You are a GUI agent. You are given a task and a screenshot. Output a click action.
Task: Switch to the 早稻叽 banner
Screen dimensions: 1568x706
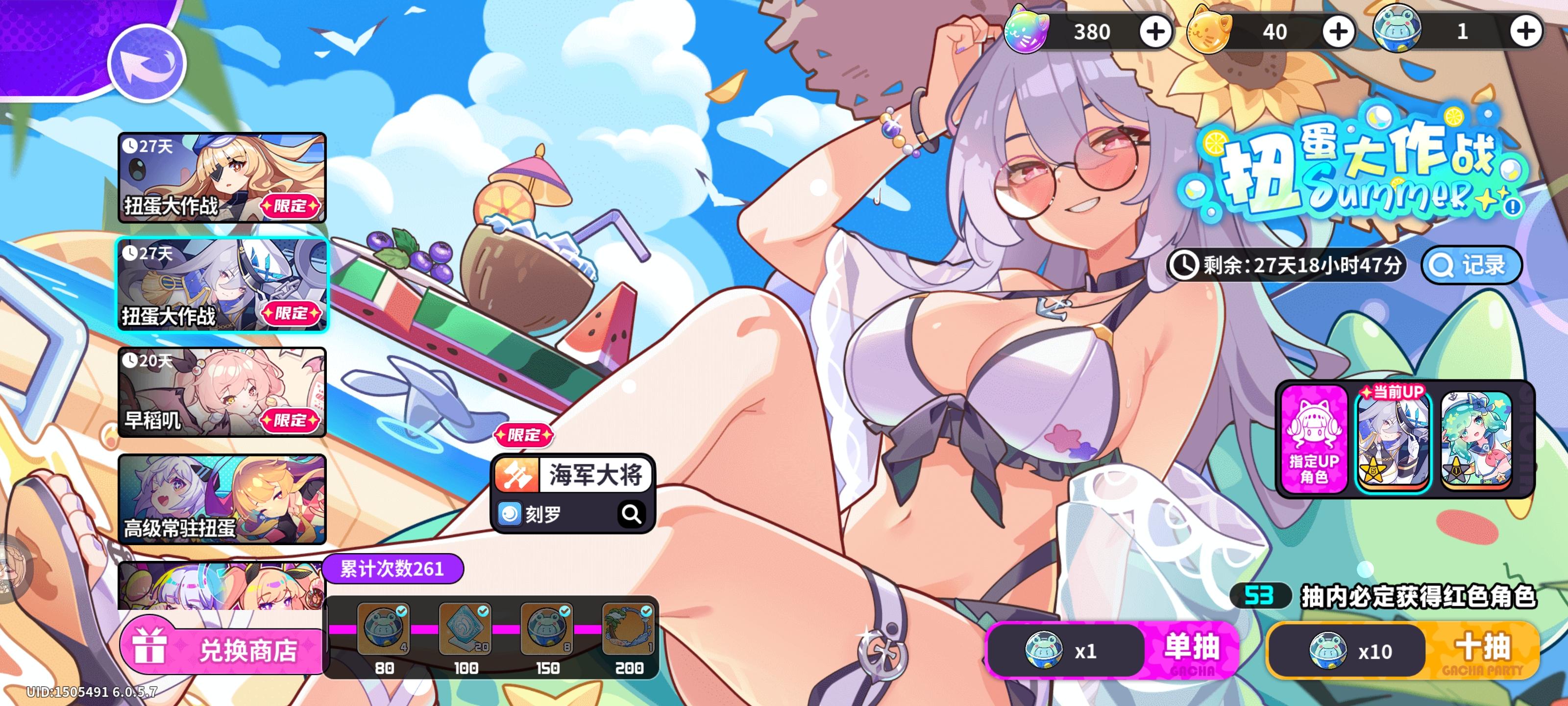221,394
